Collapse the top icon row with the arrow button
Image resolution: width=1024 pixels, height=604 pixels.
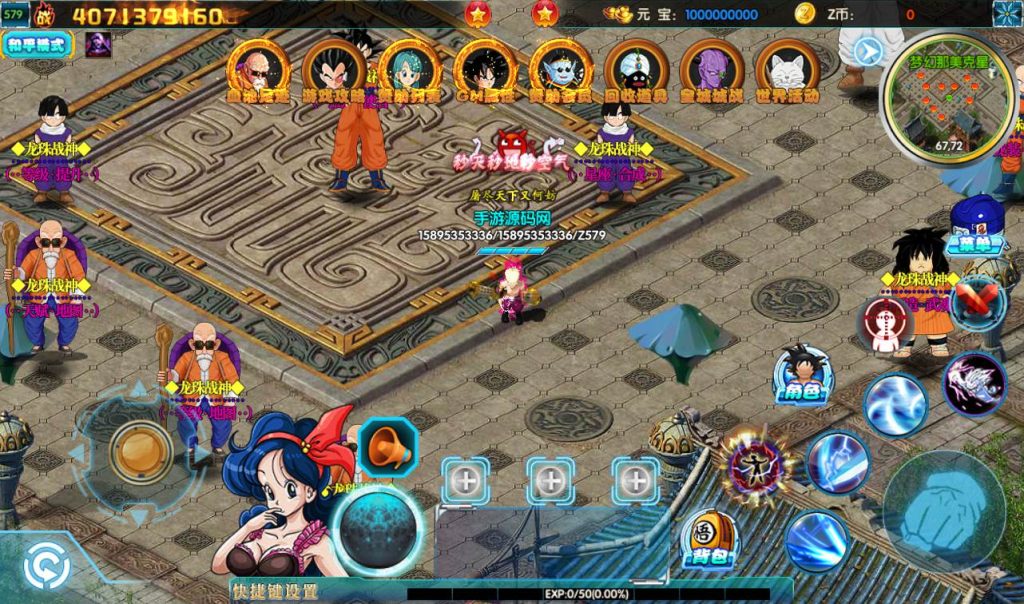[868, 51]
